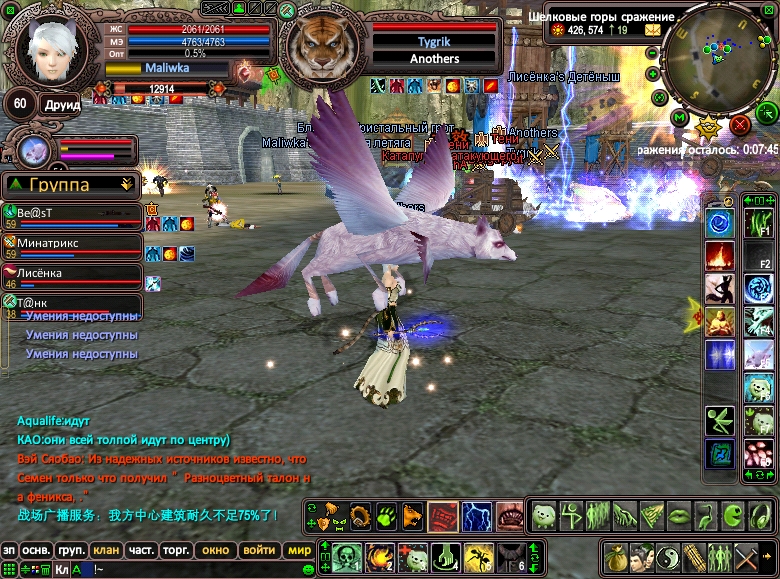780x579 pixels.
Task: Click the red crossed-swords button near minimap
Action: [740, 124]
